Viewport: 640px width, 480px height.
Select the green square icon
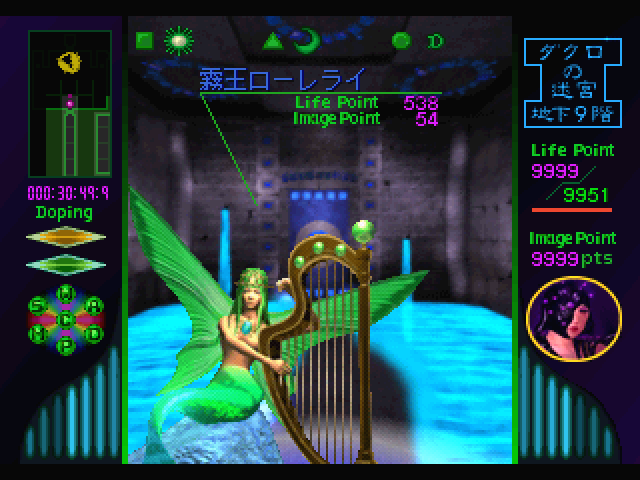[144, 41]
